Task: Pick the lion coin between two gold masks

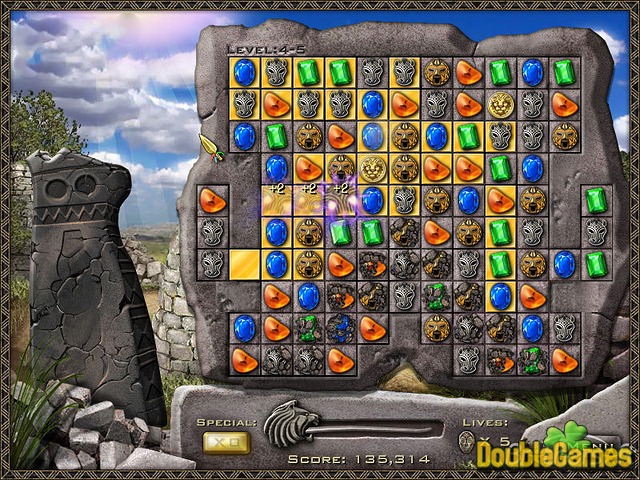Action: pos(372,168)
